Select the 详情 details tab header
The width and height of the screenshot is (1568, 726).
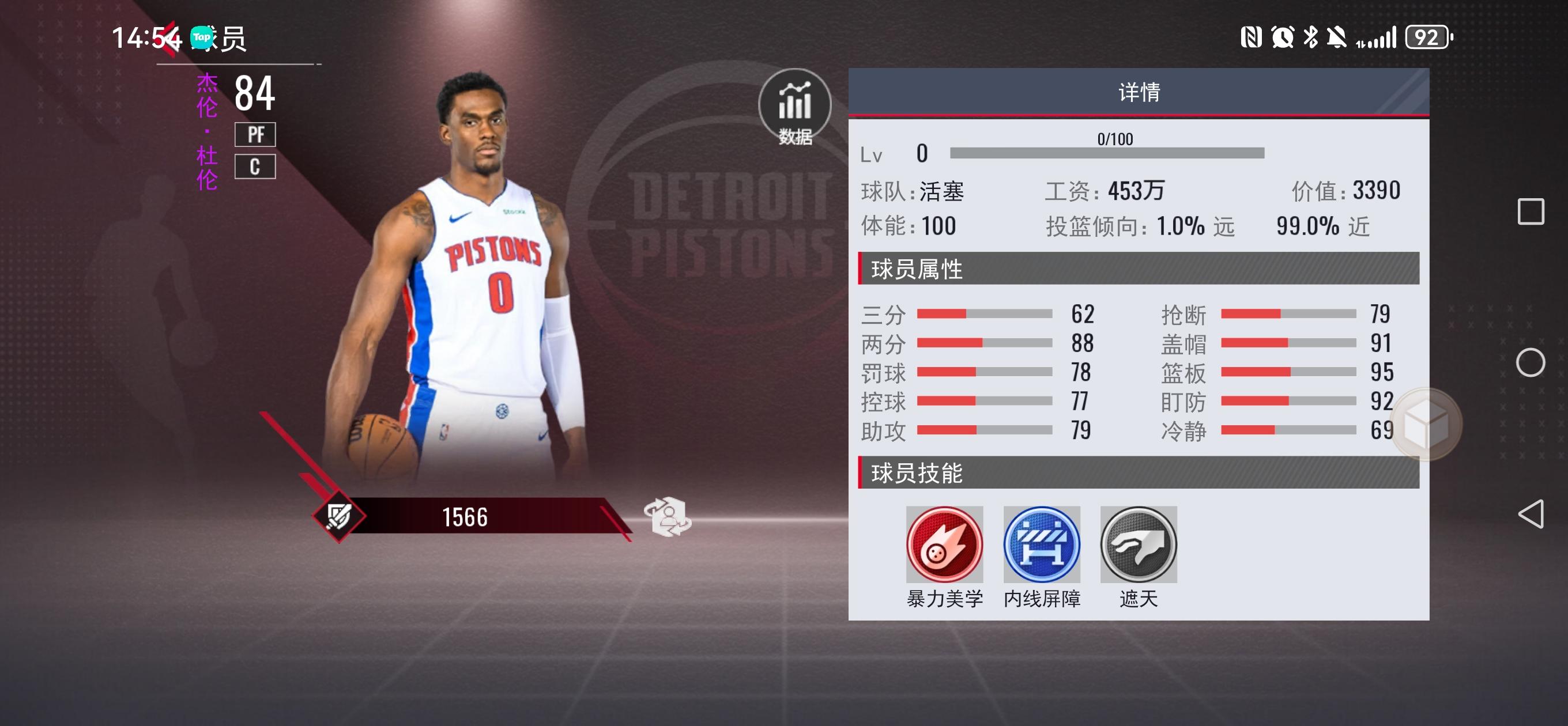tap(1139, 93)
